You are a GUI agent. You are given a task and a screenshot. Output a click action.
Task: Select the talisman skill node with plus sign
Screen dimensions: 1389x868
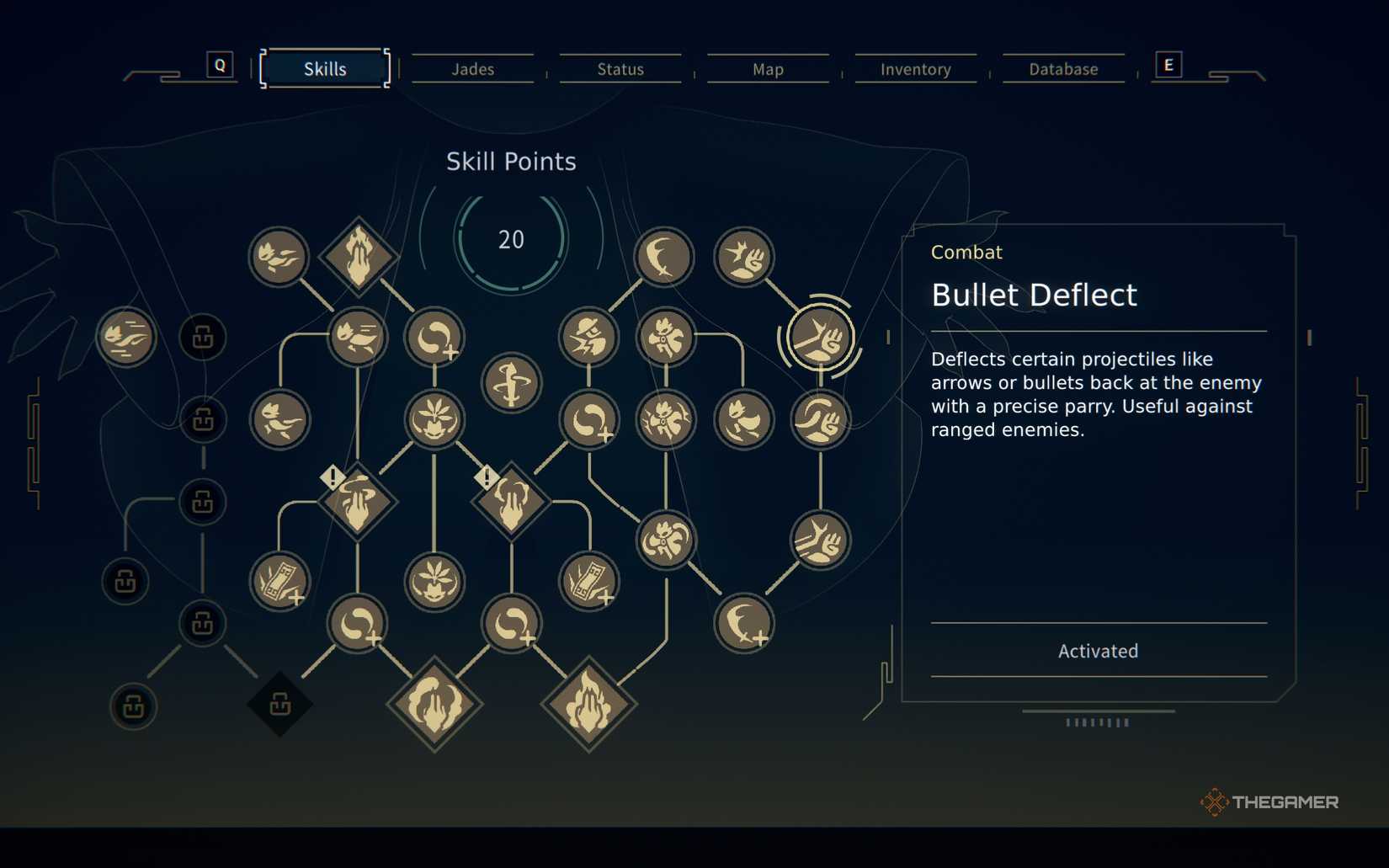(280, 581)
